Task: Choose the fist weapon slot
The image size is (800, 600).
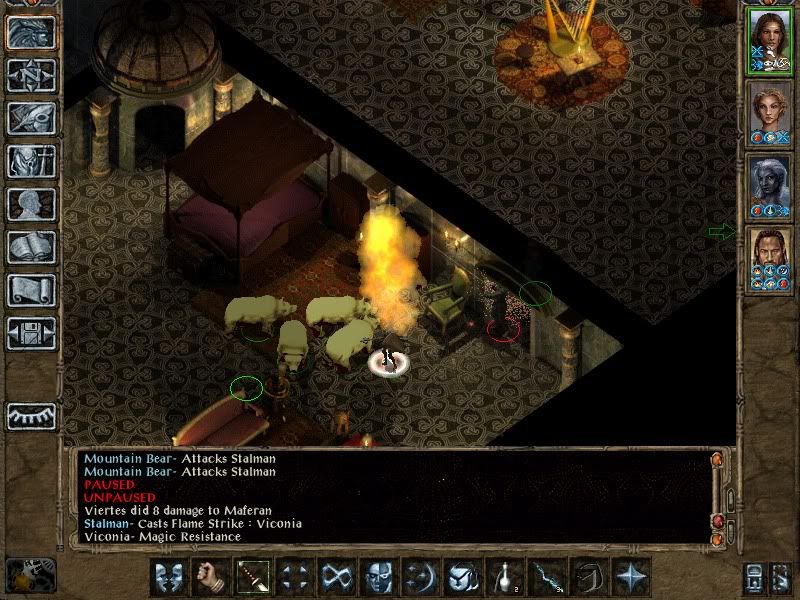Action: (211, 577)
